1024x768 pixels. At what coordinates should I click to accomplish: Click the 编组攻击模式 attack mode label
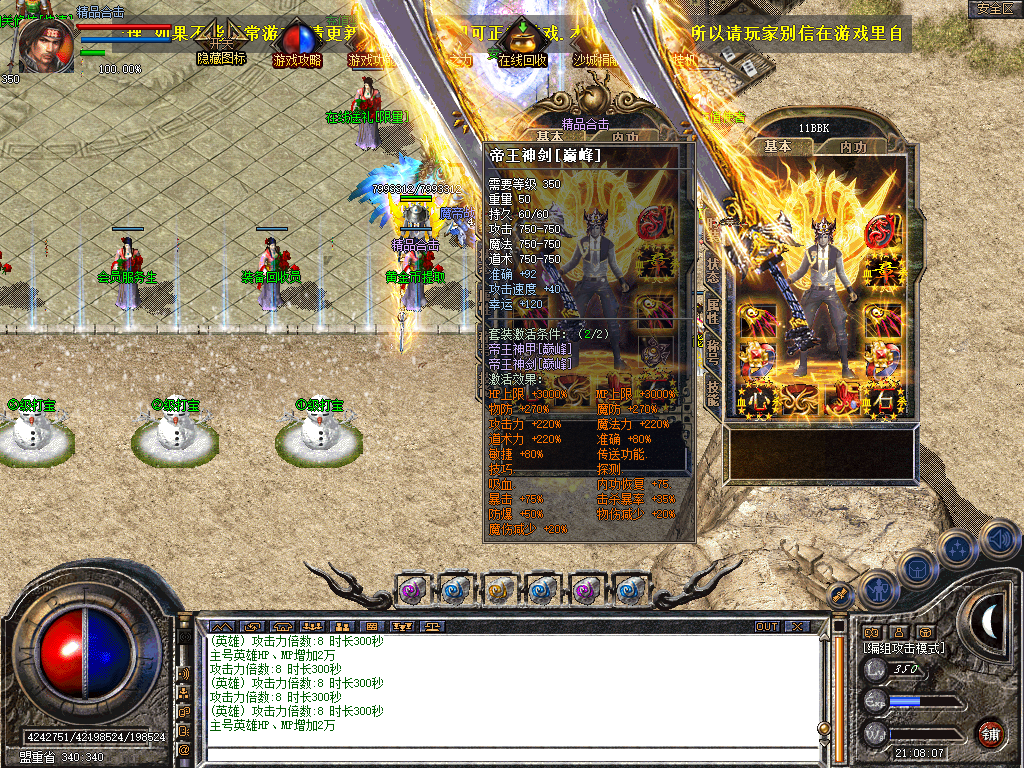903,648
